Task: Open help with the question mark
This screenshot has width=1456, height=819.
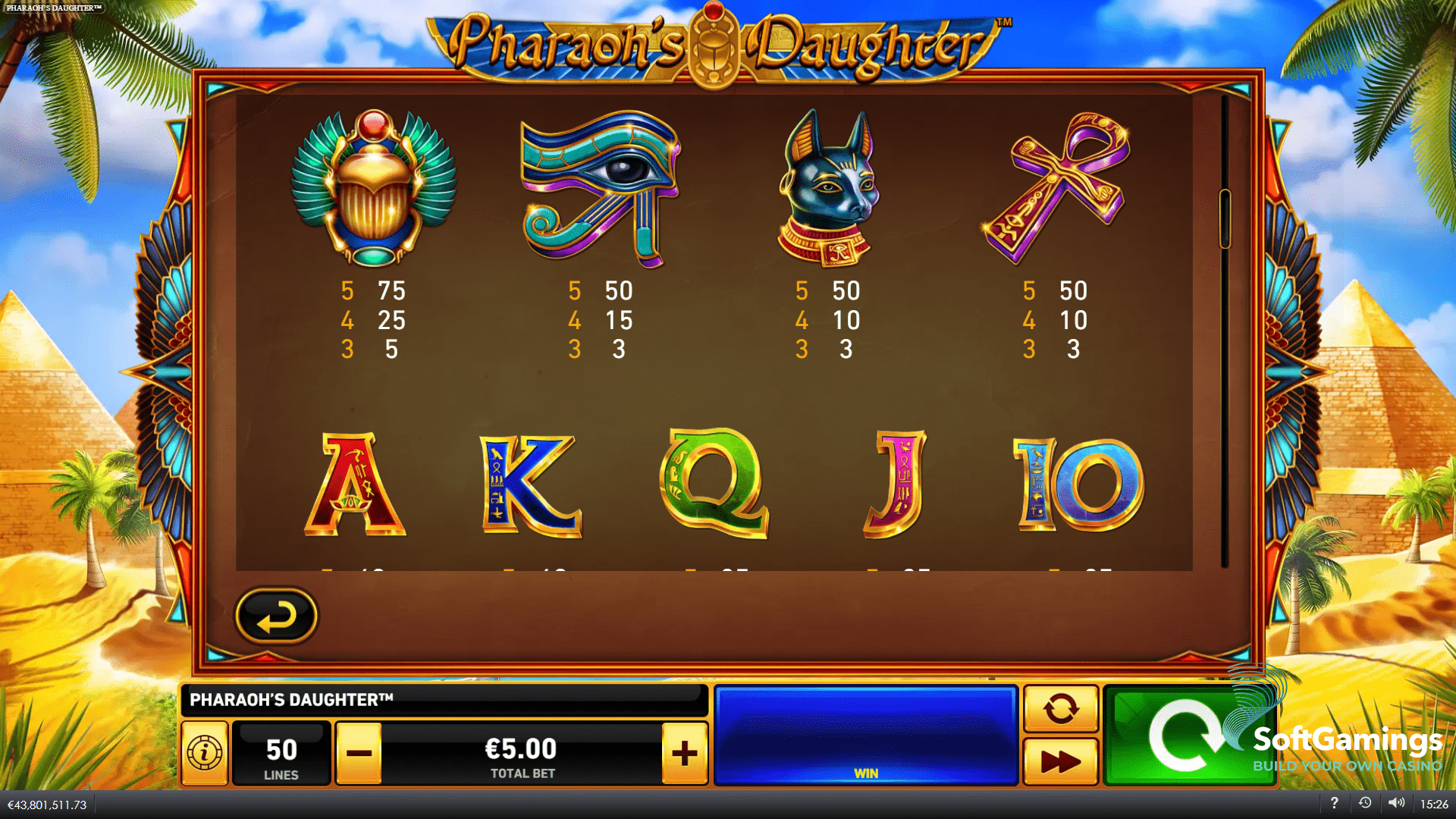Action: (x=1334, y=803)
